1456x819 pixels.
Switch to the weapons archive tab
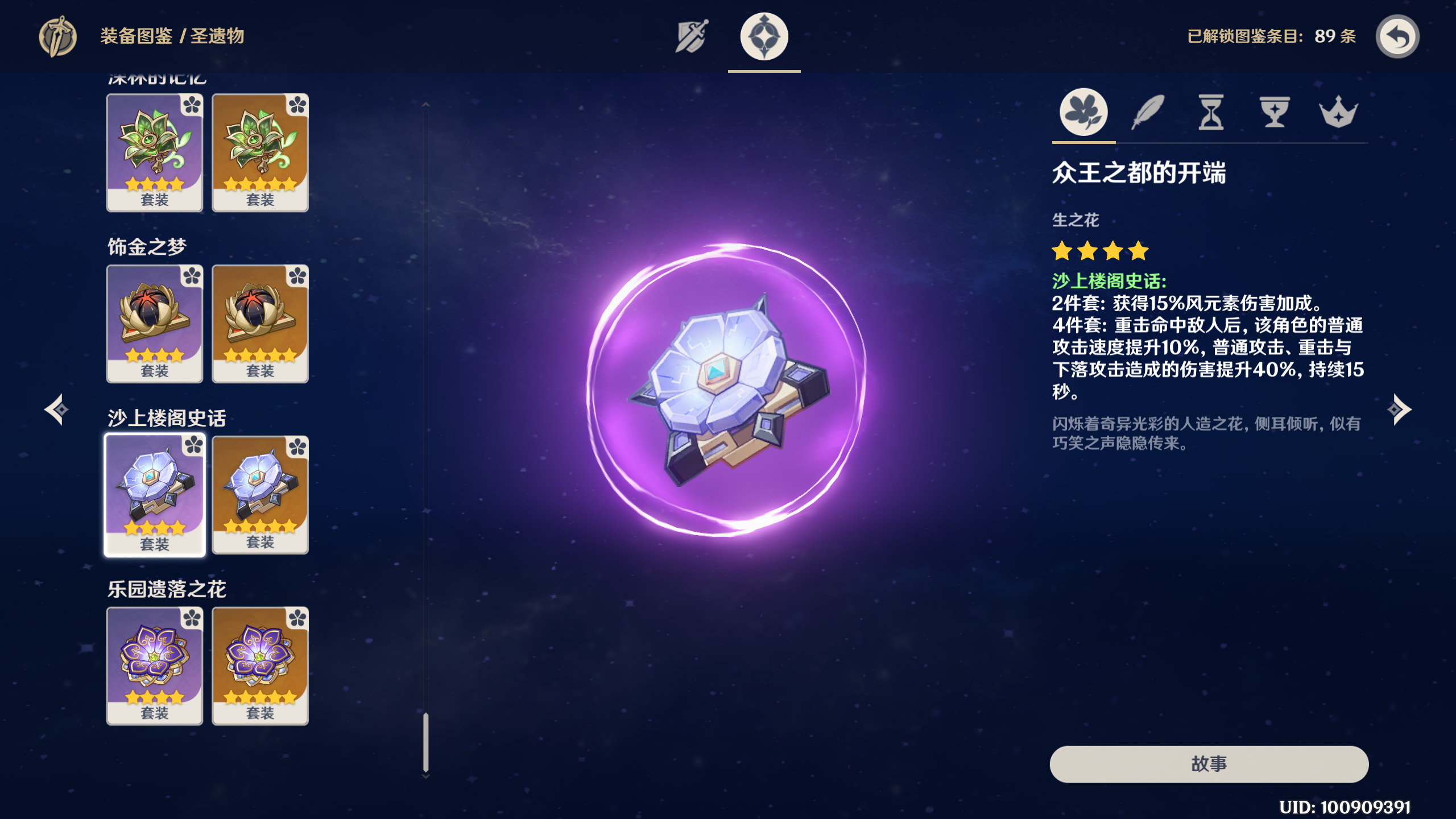point(692,36)
